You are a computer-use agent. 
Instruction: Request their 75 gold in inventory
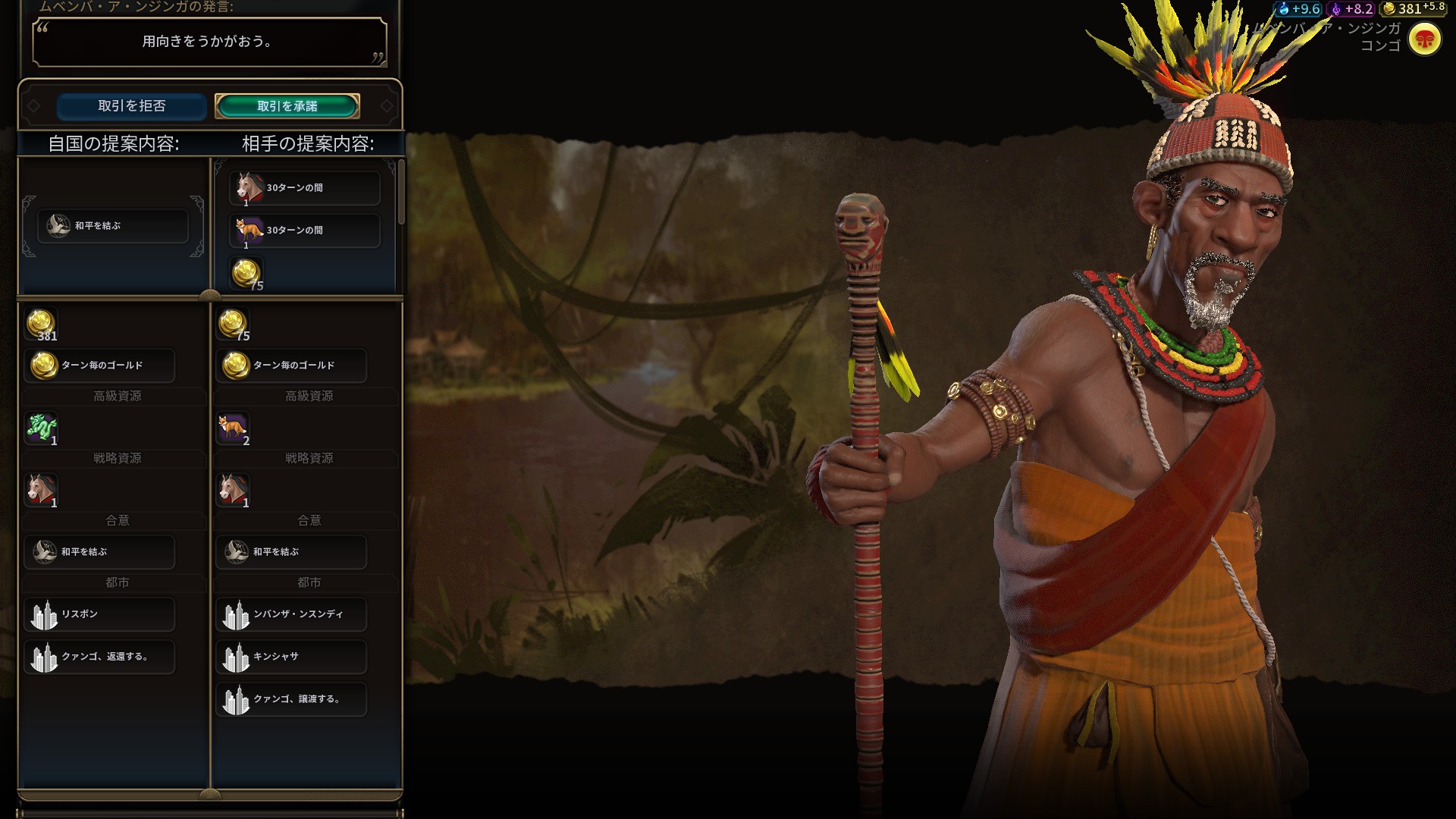[x=233, y=324]
